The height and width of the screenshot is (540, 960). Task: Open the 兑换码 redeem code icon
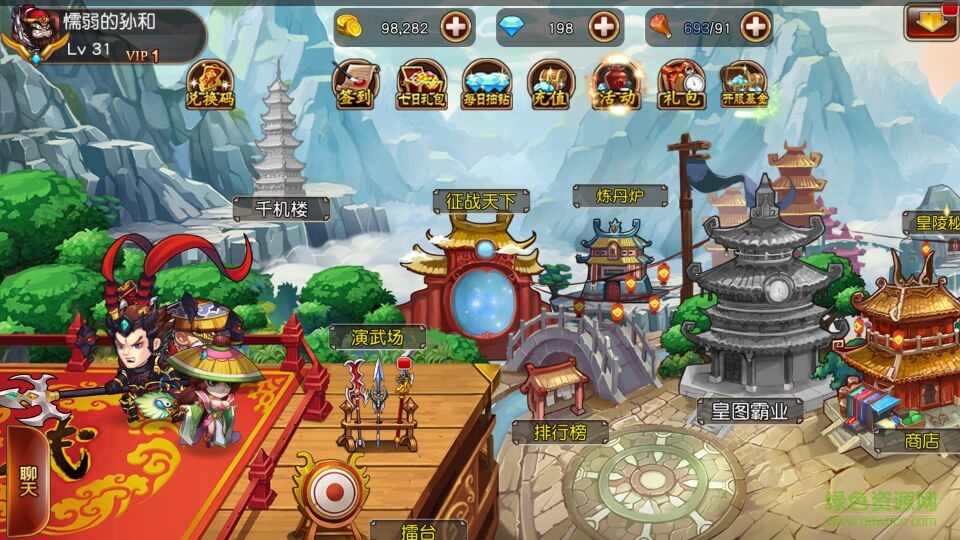tap(211, 84)
